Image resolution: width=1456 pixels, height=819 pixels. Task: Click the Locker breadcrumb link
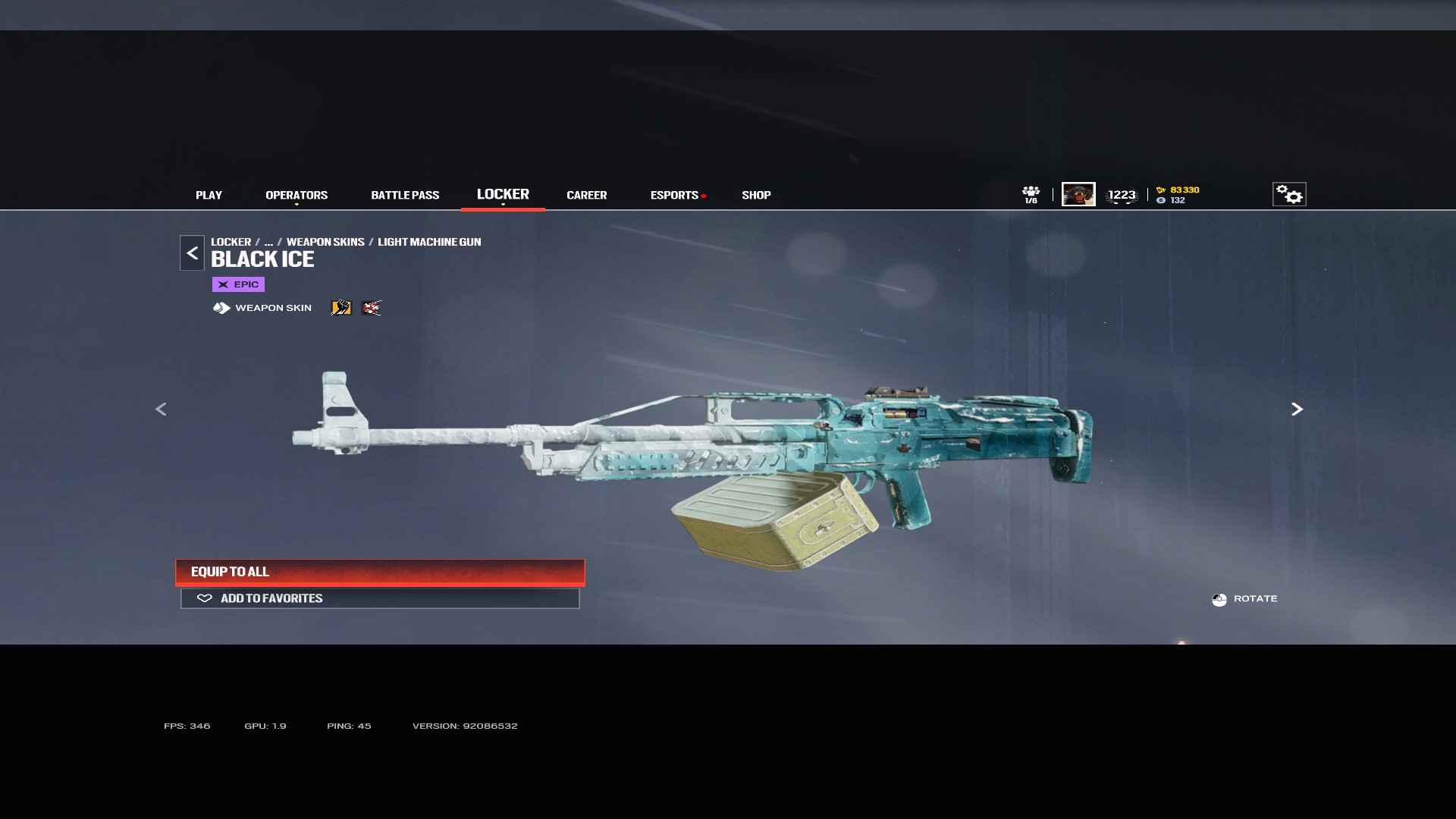point(231,242)
